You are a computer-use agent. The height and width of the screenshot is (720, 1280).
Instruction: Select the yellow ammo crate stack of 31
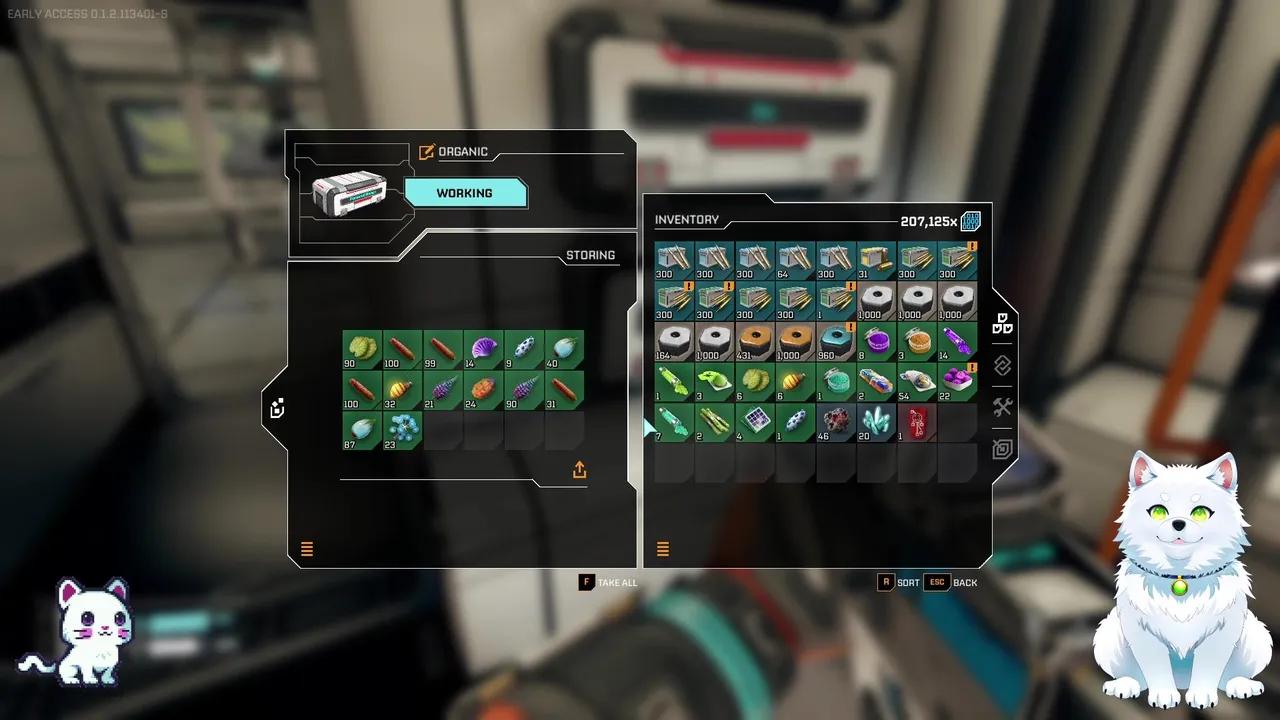[x=877, y=260]
